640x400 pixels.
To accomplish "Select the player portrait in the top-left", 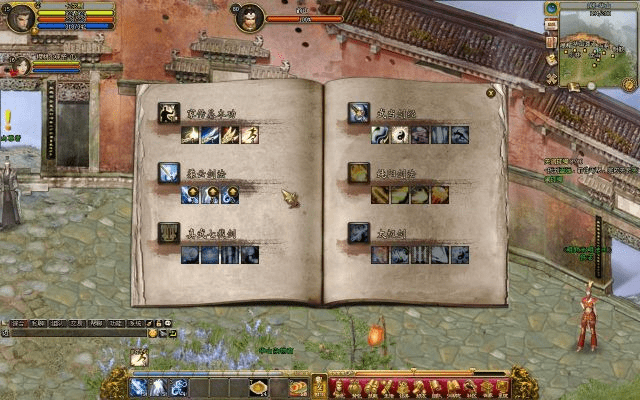I will click(x=20, y=17).
